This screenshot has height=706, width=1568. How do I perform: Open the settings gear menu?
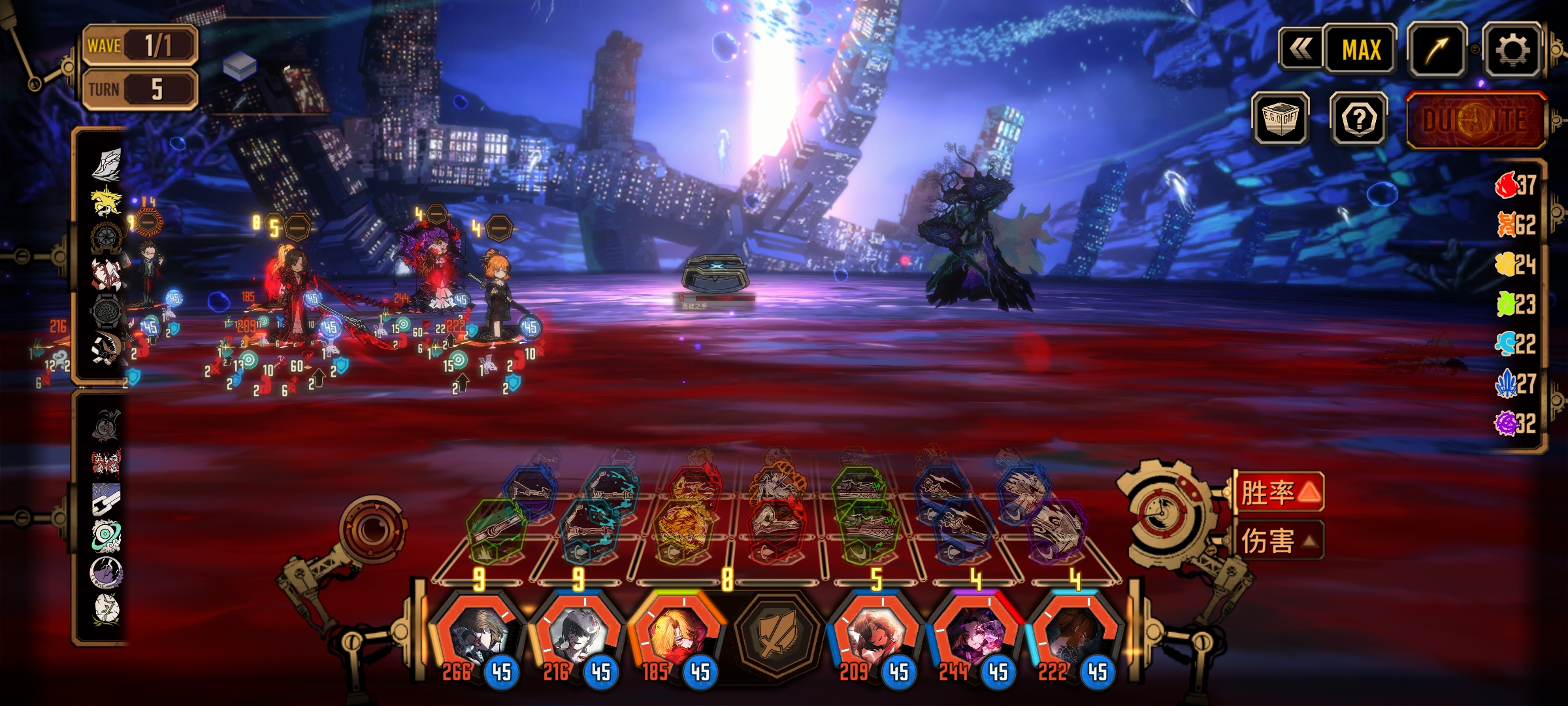(1512, 50)
